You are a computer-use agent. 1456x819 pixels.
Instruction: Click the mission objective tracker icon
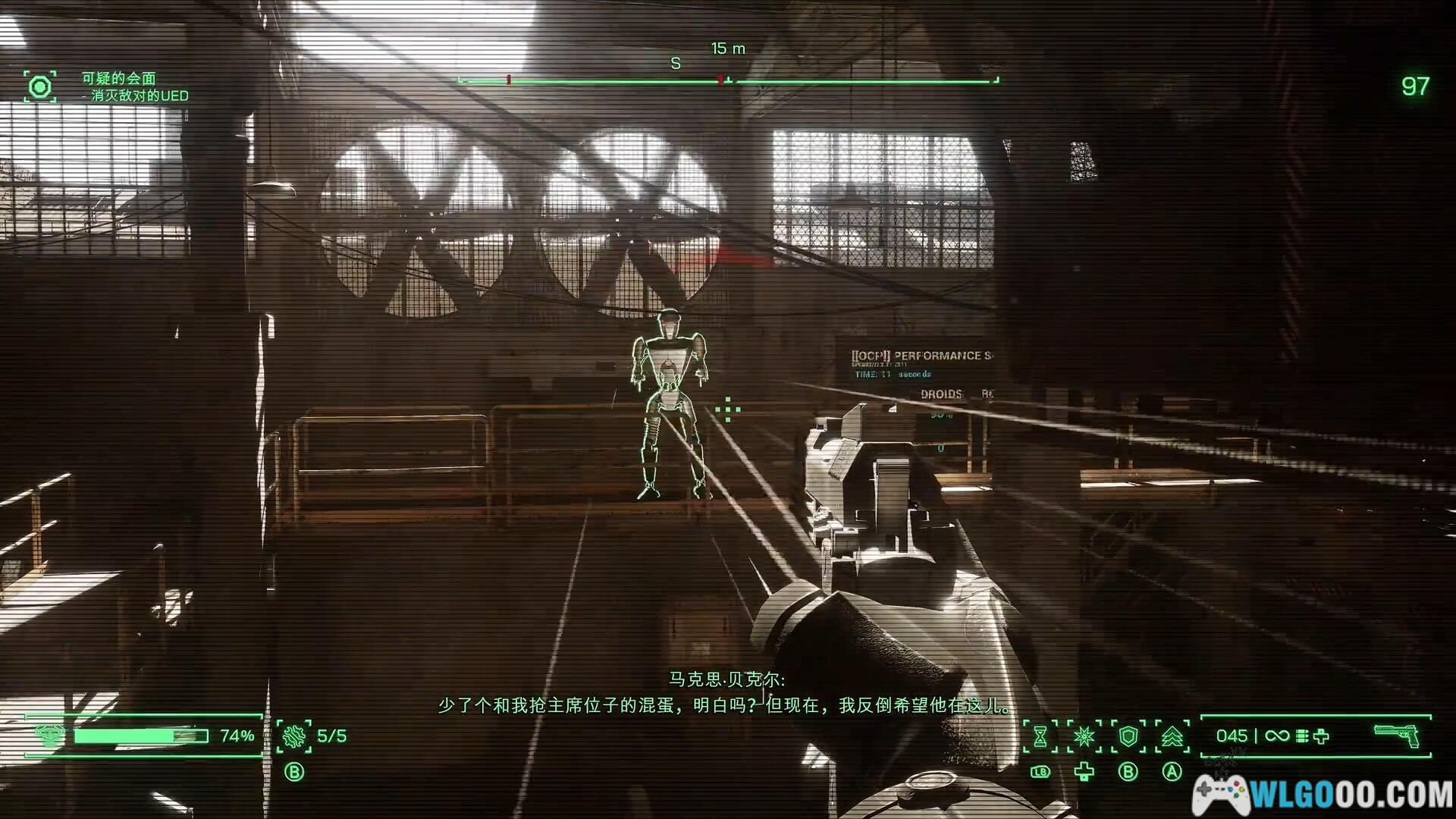[40, 87]
